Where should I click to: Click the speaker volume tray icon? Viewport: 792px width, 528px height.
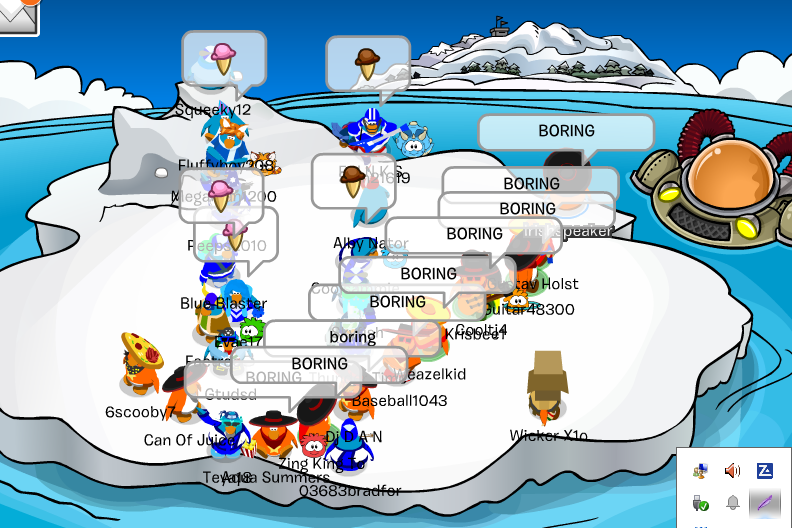coord(732,470)
